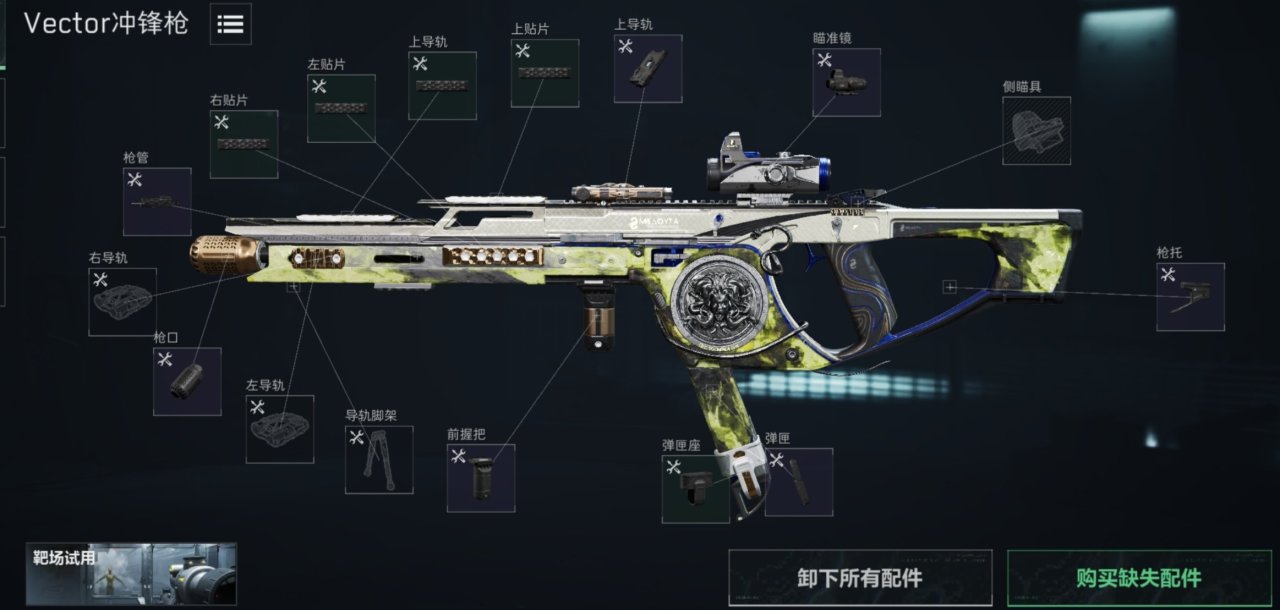Open the 枪口 muzzle slot
This screenshot has height=610, width=1280.
coord(187,381)
